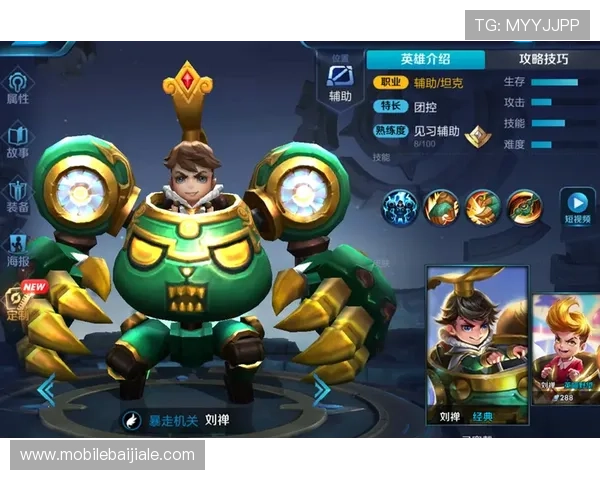Open the 定制 customization entry marked NEW

pos(18,300)
